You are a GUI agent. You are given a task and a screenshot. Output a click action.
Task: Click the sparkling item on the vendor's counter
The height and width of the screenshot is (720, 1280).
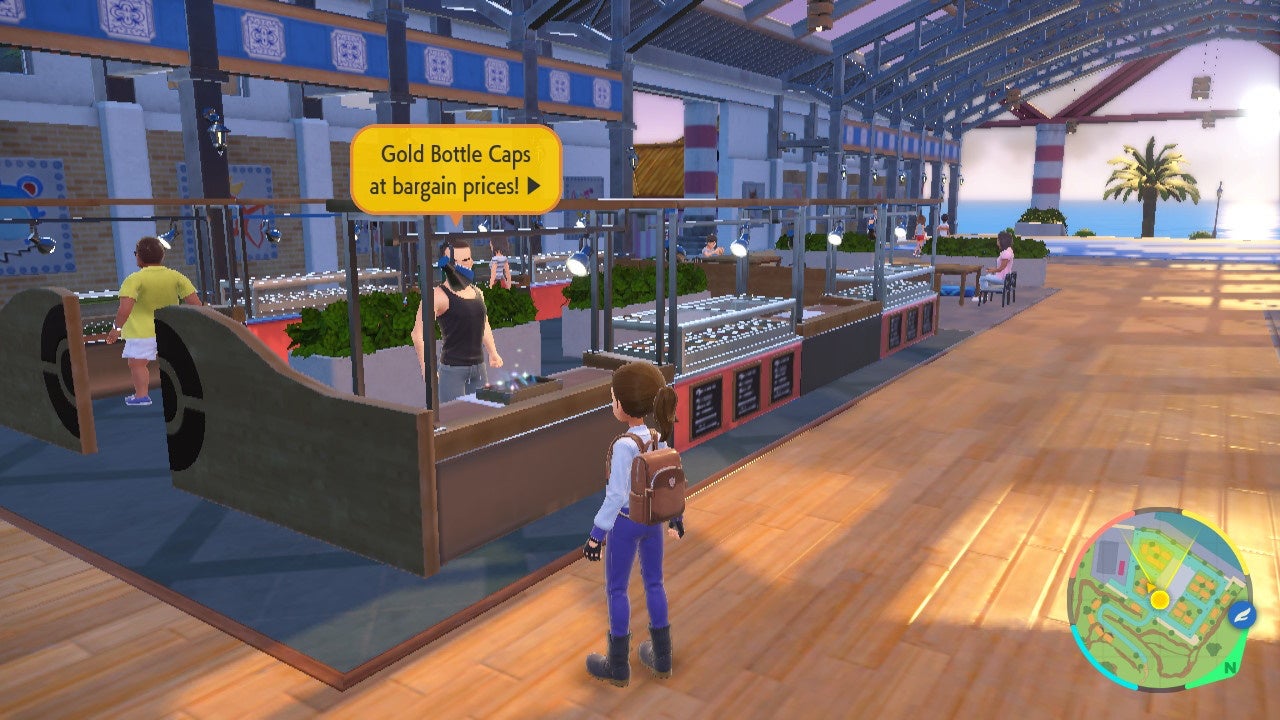pyautogui.click(x=518, y=383)
